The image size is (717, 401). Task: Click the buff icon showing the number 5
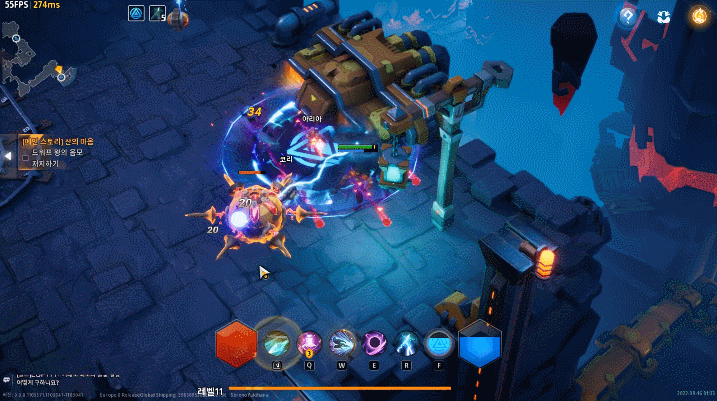(157, 13)
